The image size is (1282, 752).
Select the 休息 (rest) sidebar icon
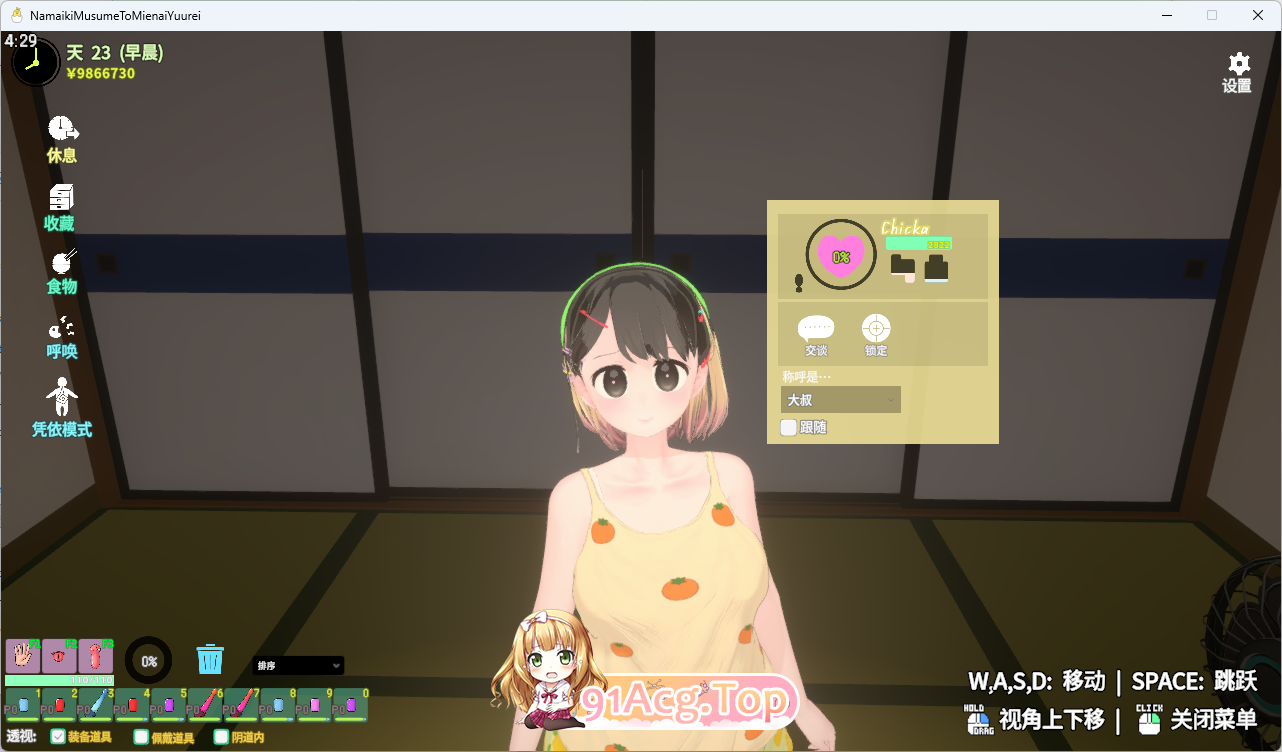click(61, 136)
